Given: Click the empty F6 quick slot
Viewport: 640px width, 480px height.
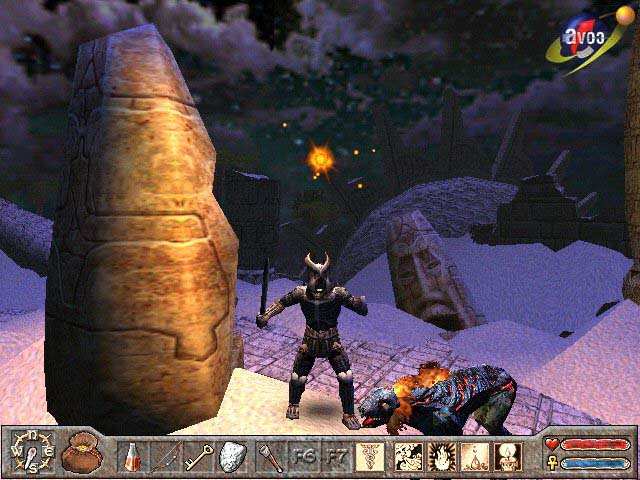Looking at the screenshot, I should [304, 457].
